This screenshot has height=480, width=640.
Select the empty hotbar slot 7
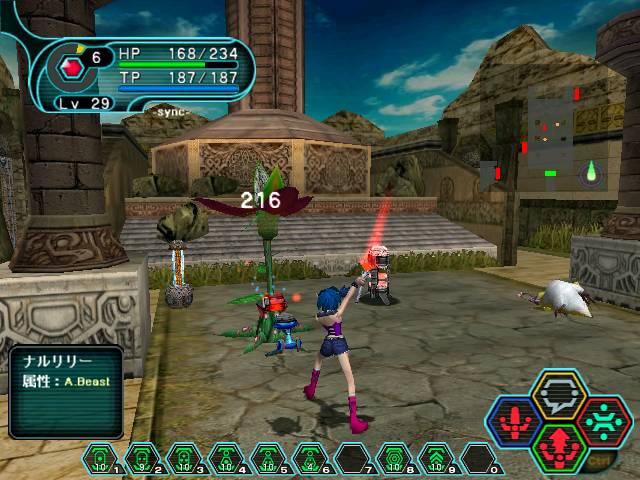(352, 457)
